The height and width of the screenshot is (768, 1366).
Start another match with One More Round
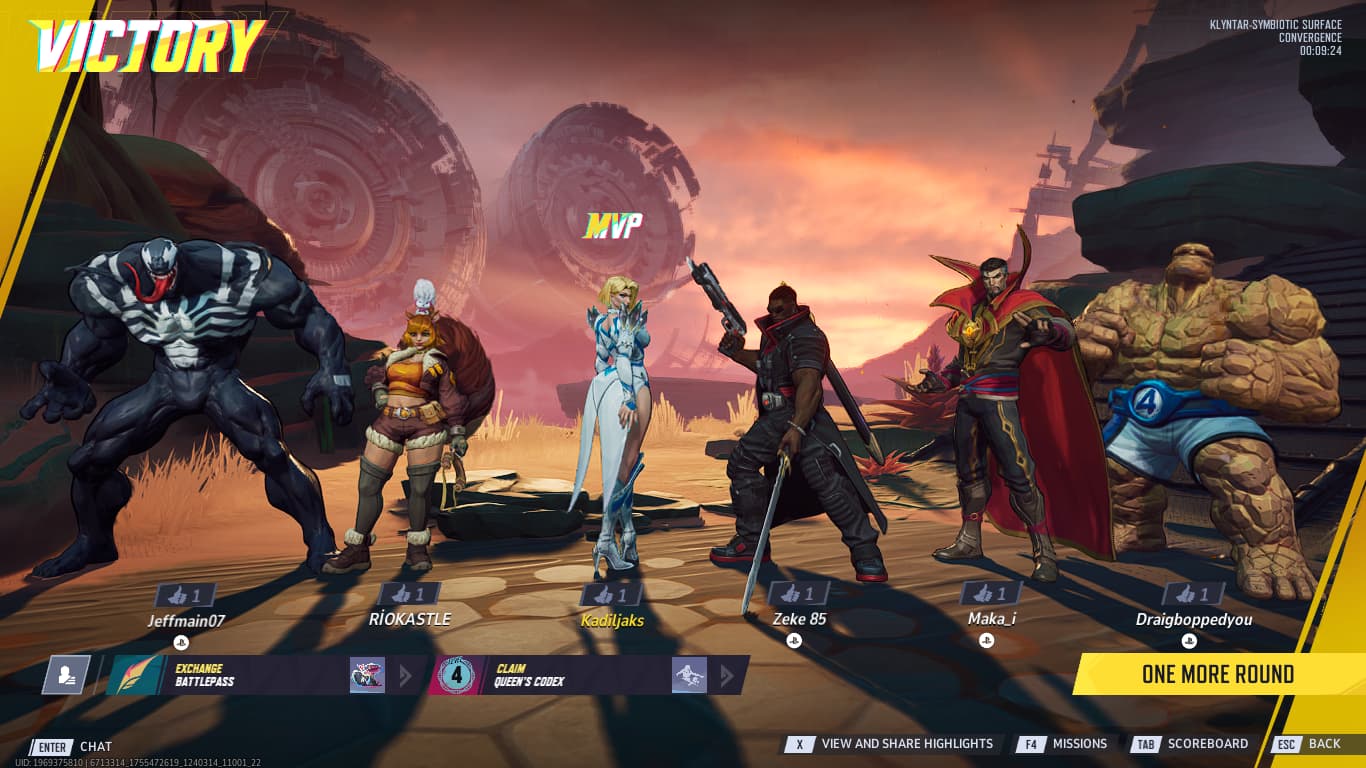point(1217,675)
